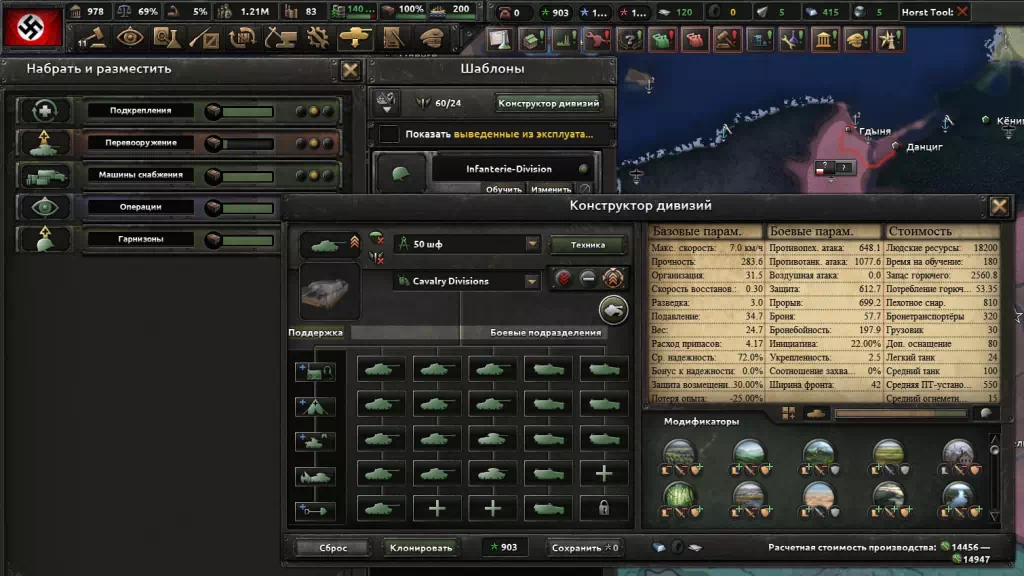This screenshot has width=1024, height=576.
Task: Close the Horst Tool overlay
Action: tap(962, 12)
